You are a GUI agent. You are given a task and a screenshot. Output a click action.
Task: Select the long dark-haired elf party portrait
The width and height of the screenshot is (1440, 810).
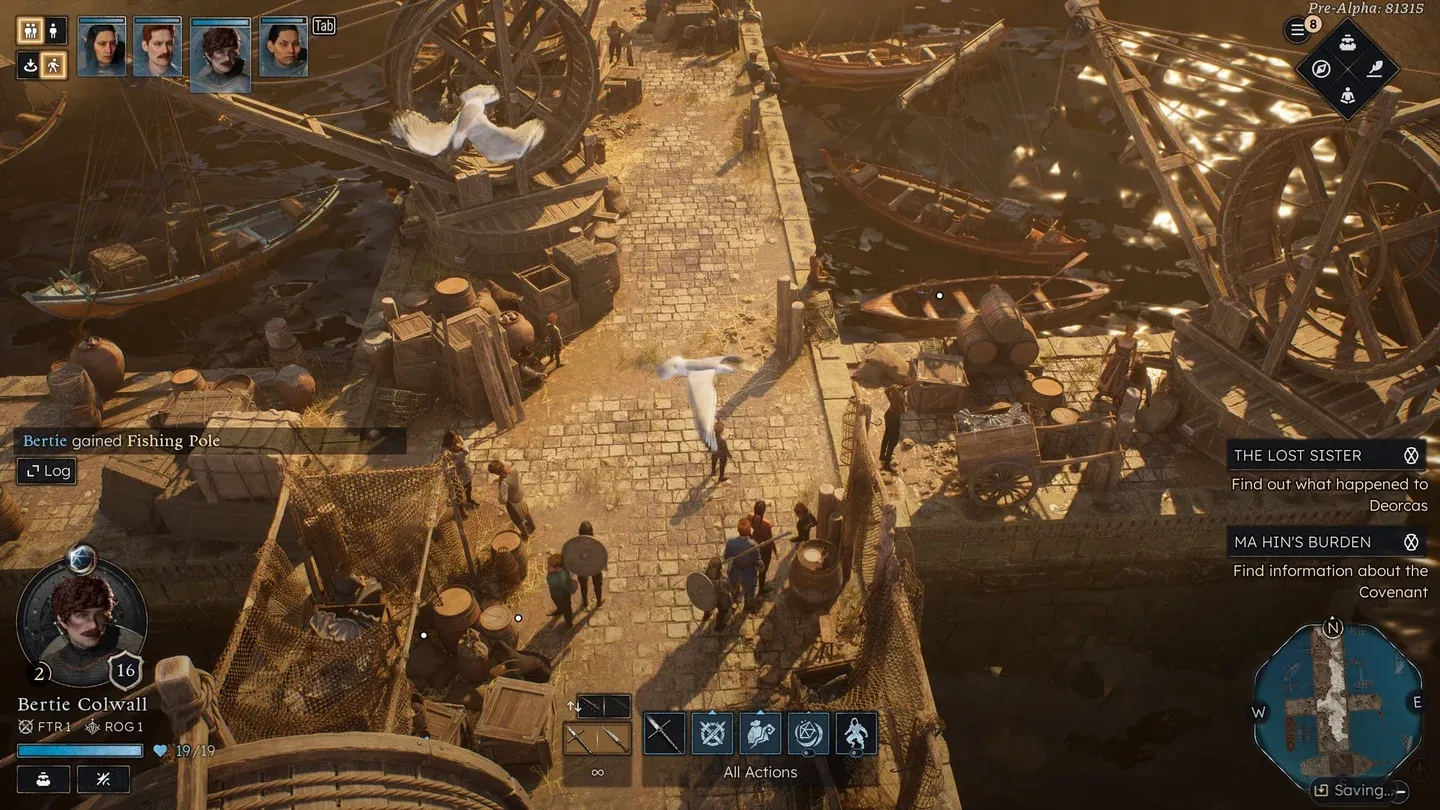click(x=102, y=47)
